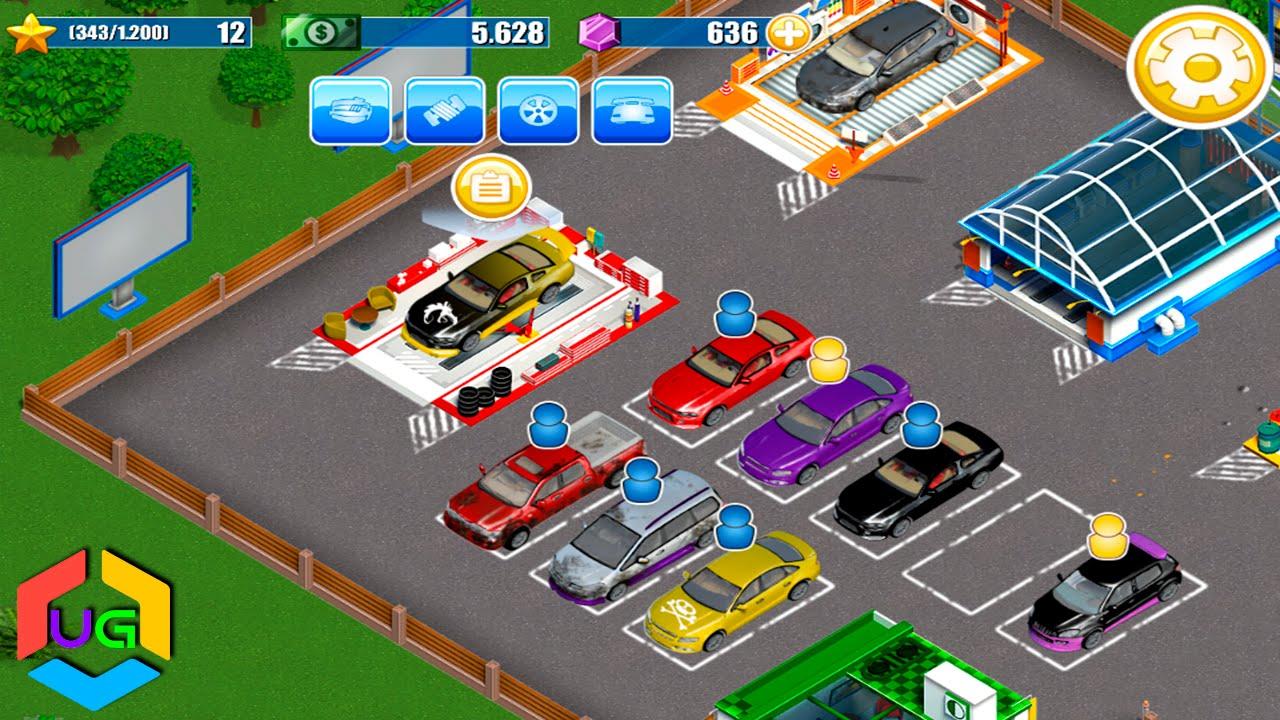Image resolution: width=1280 pixels, height=720 pixels.
Task: Tap yellow marker above black purple hatchback
Action: pos(1108,537)
